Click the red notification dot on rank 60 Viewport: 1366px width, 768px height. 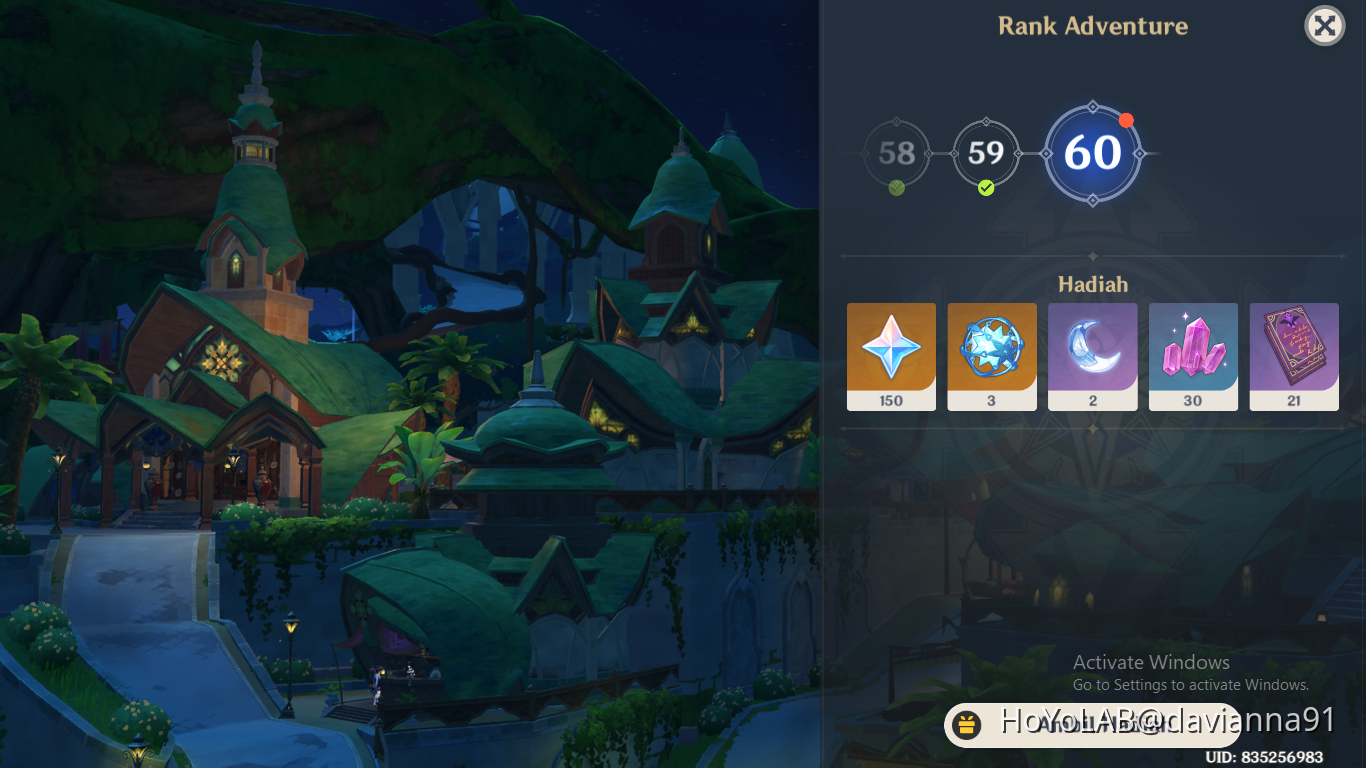[1128, 119]
